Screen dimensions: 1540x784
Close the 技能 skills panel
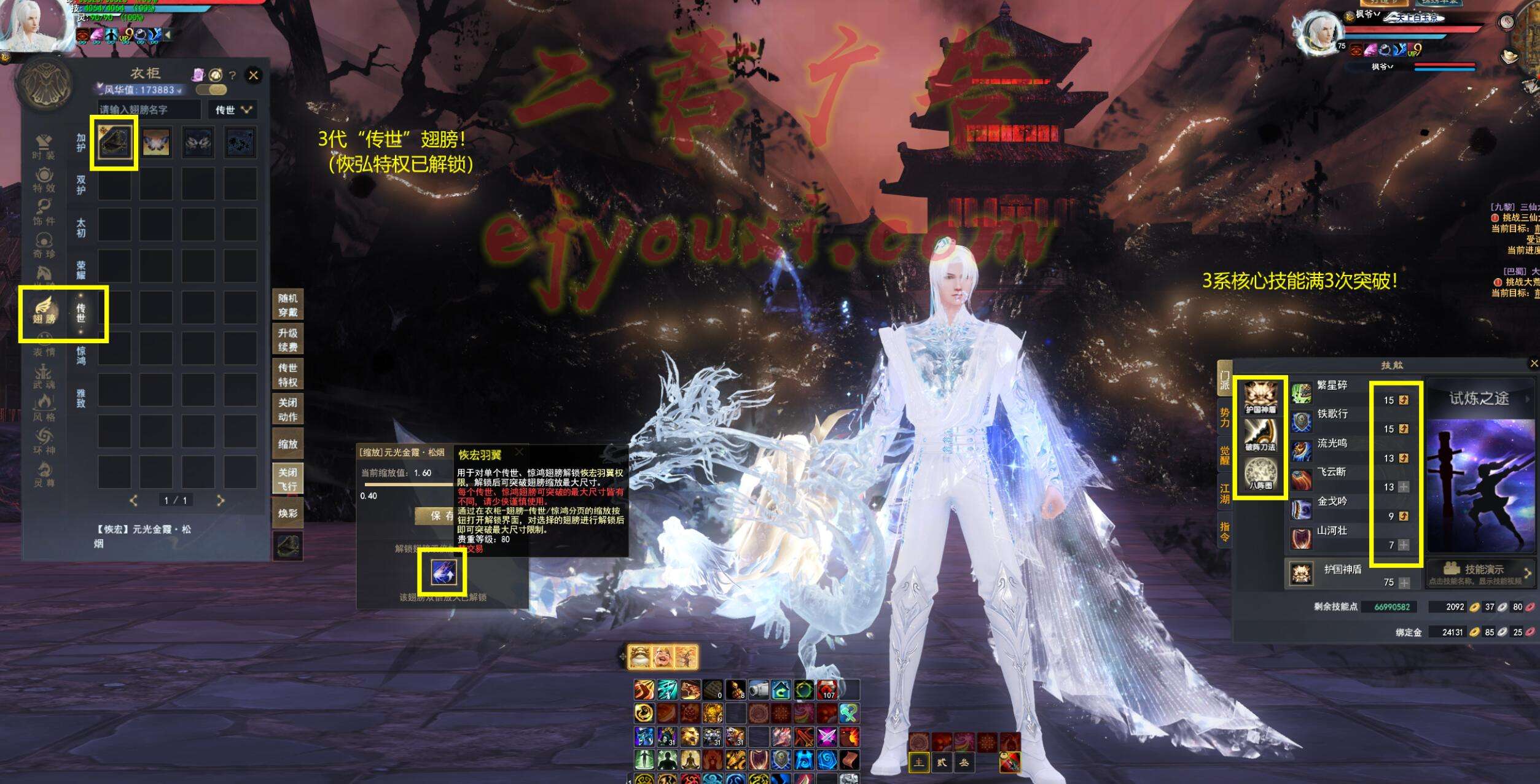tap(1533, 364)
